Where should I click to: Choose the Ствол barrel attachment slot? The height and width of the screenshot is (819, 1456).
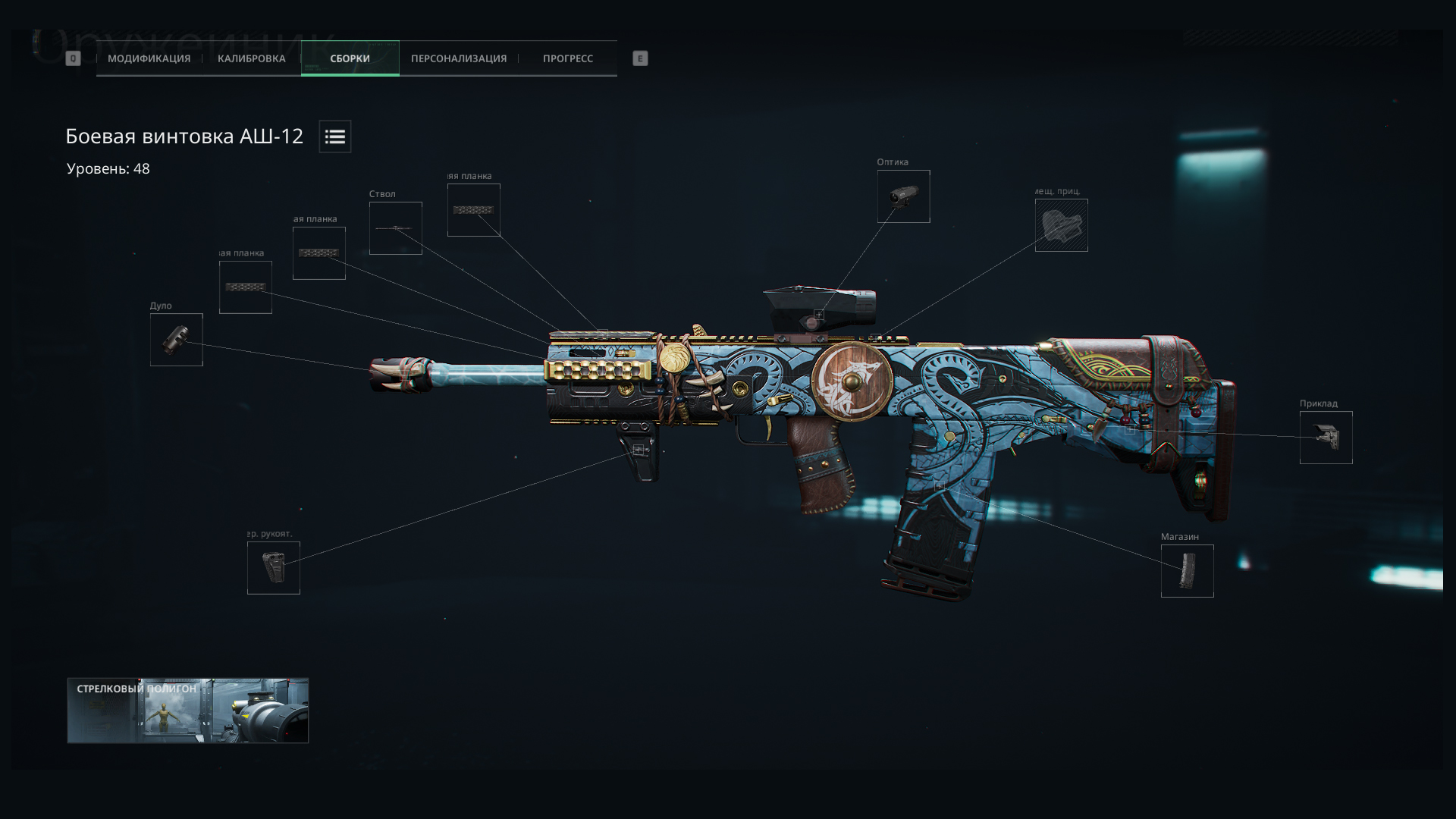[x=395, y=228]
